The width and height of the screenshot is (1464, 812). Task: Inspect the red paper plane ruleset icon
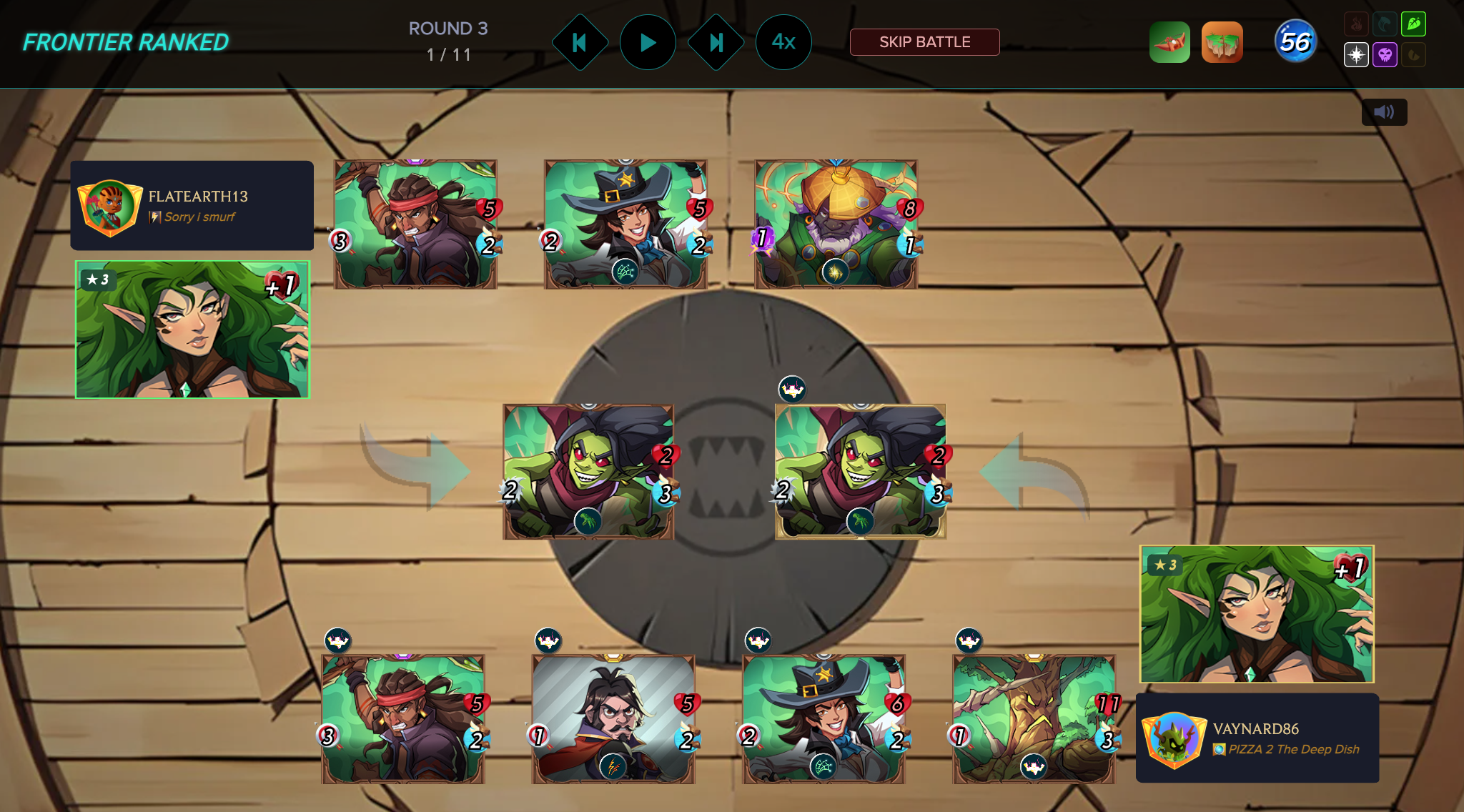pyautogui.click(x=1169, y=43)
